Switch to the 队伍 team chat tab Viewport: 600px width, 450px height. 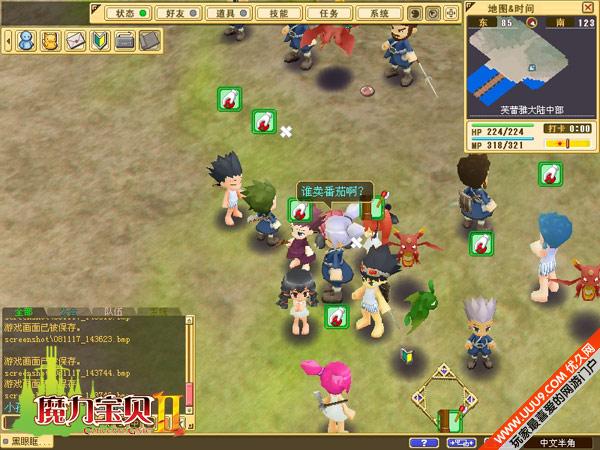pyautogui.click(x=115, y=313)
